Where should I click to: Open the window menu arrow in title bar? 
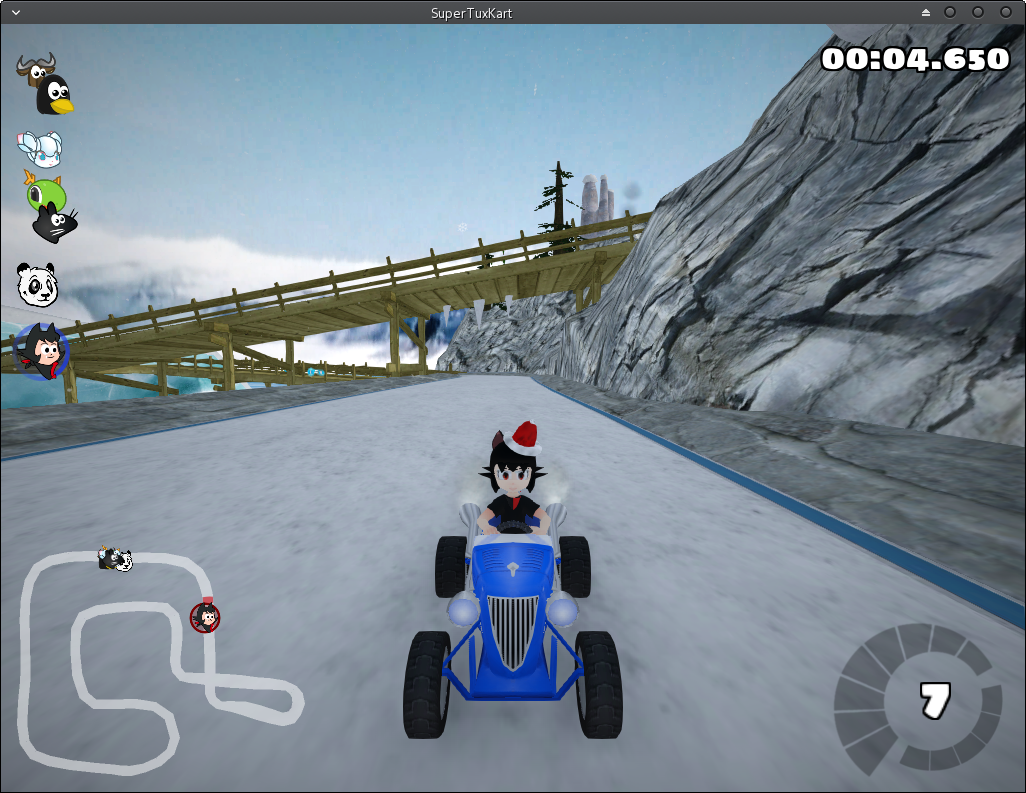click(16, 12)
